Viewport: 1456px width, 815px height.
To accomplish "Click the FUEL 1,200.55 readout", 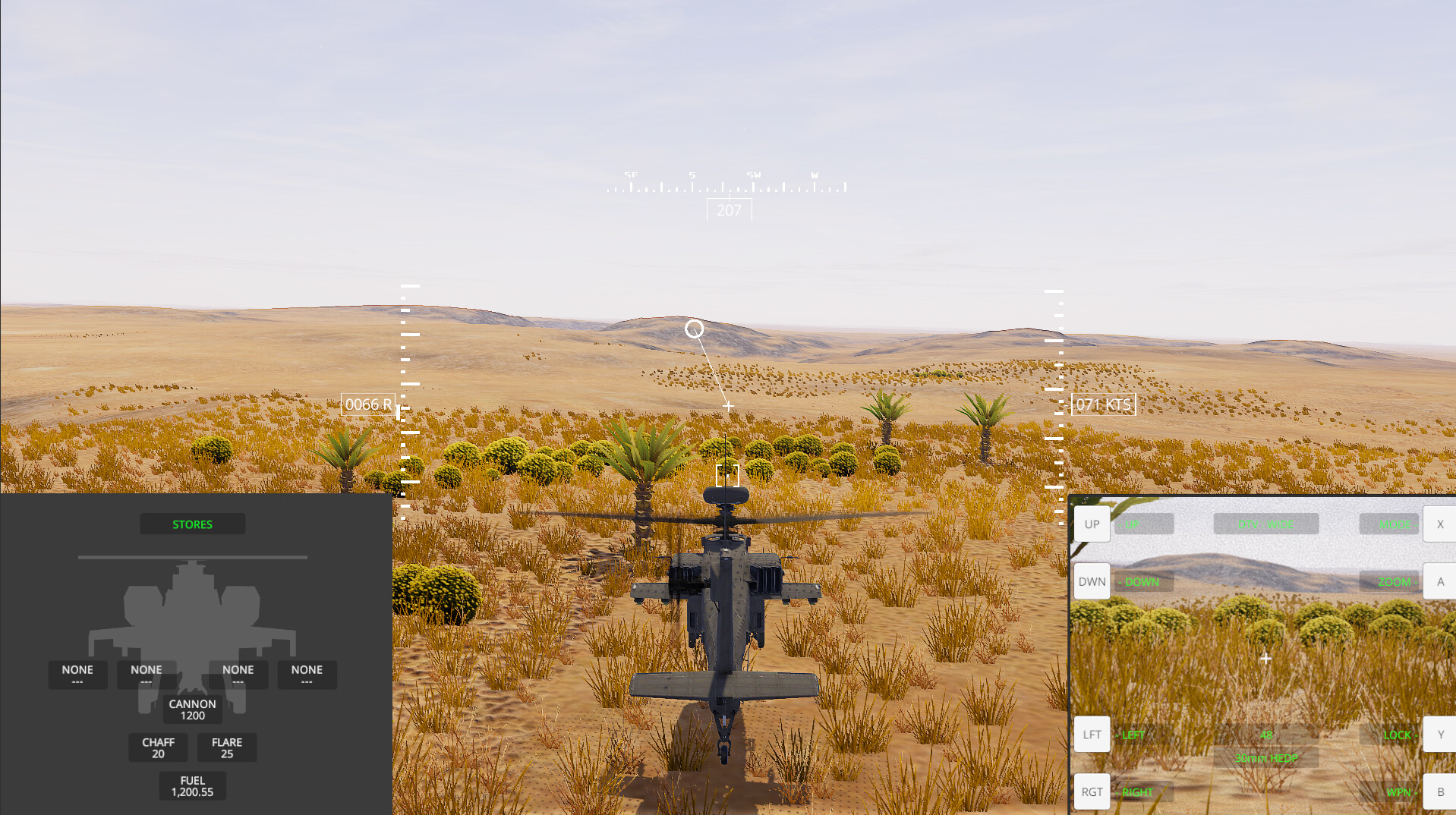I will coord(192,785).
